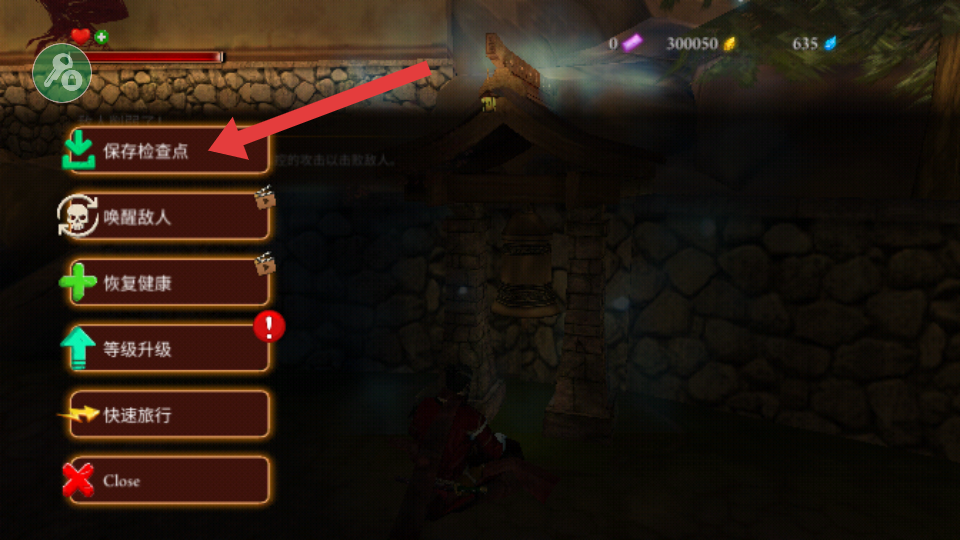
Task: Click the round green key-lock icon
Action: 62,72
